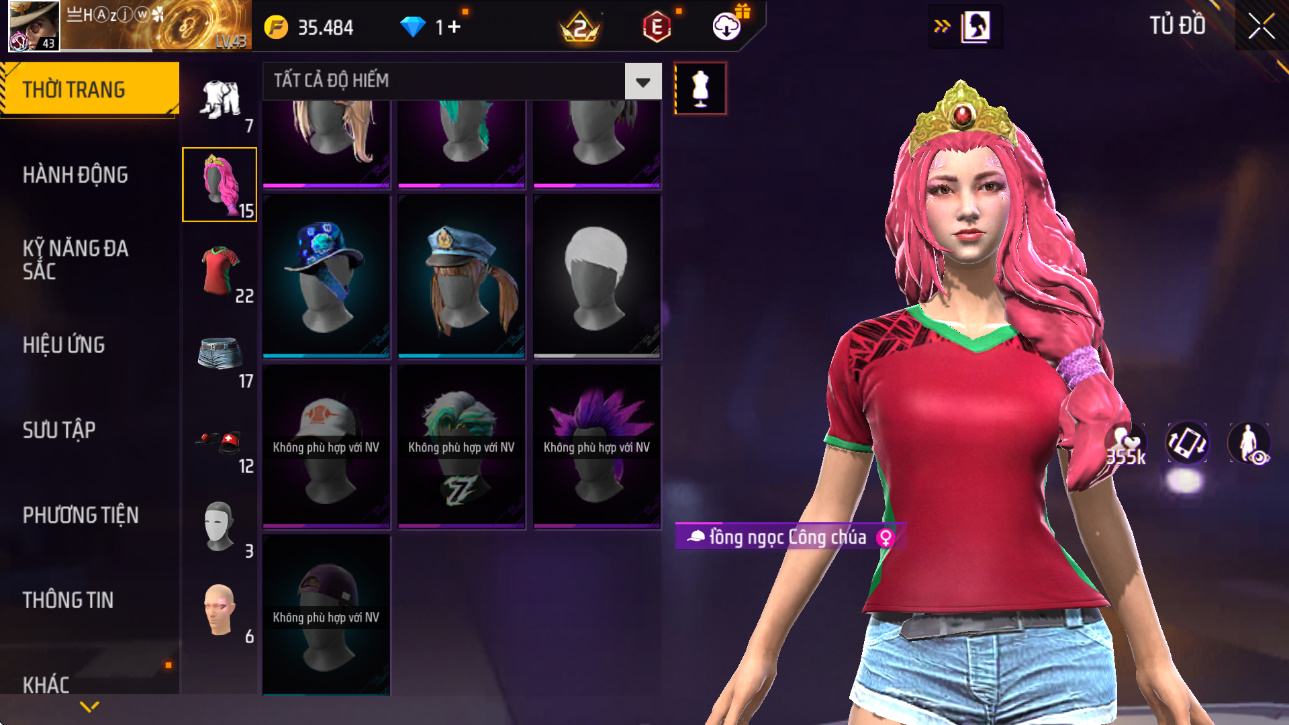Image resolution: width=1289 pixels, height=725 pixels.
Task: Toggle the character view eye icon
Action: (x=1248, y=444)
